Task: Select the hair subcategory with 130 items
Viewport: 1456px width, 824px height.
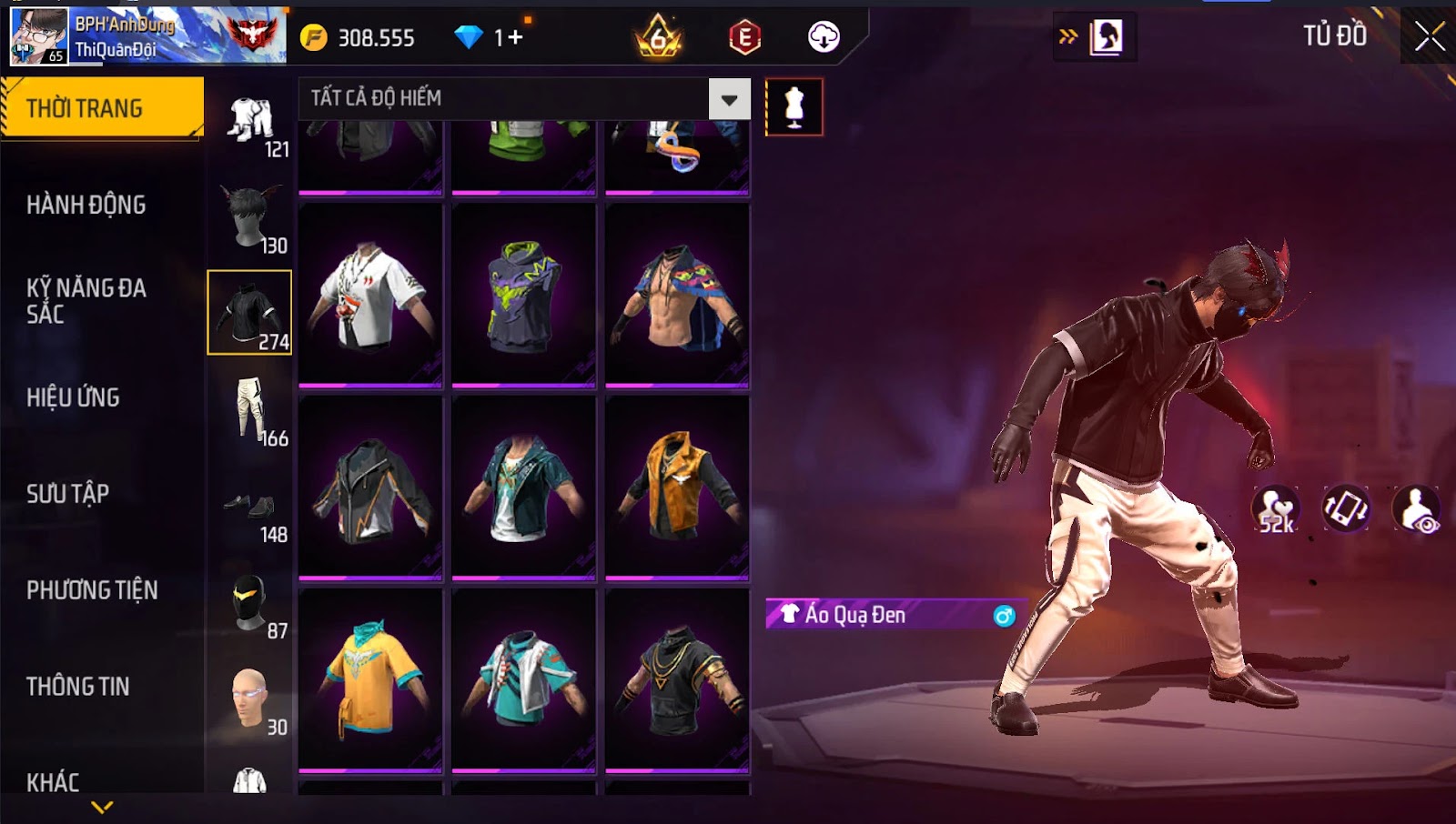Action: tap(251, 218)
